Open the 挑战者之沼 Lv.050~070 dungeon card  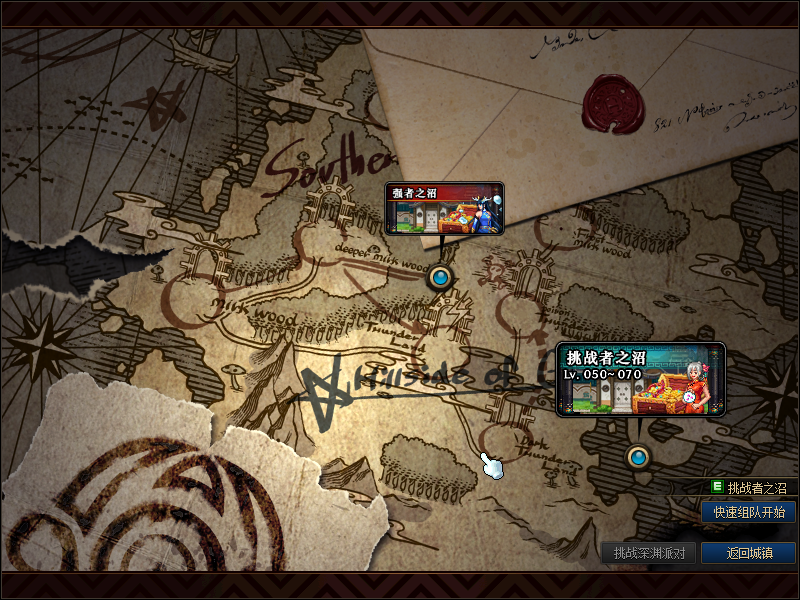click(640, 380)
